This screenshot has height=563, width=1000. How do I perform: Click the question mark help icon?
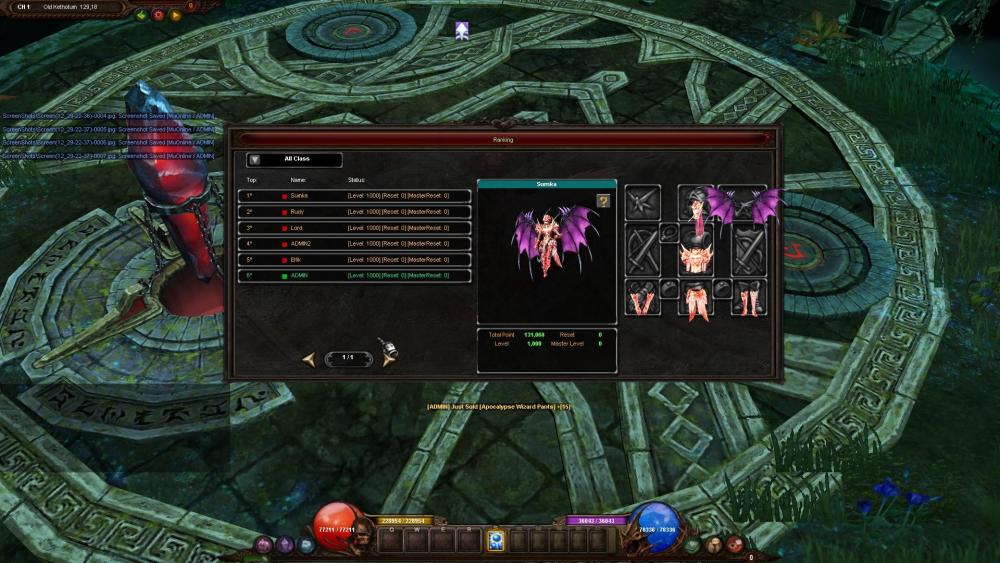point(603,201)
